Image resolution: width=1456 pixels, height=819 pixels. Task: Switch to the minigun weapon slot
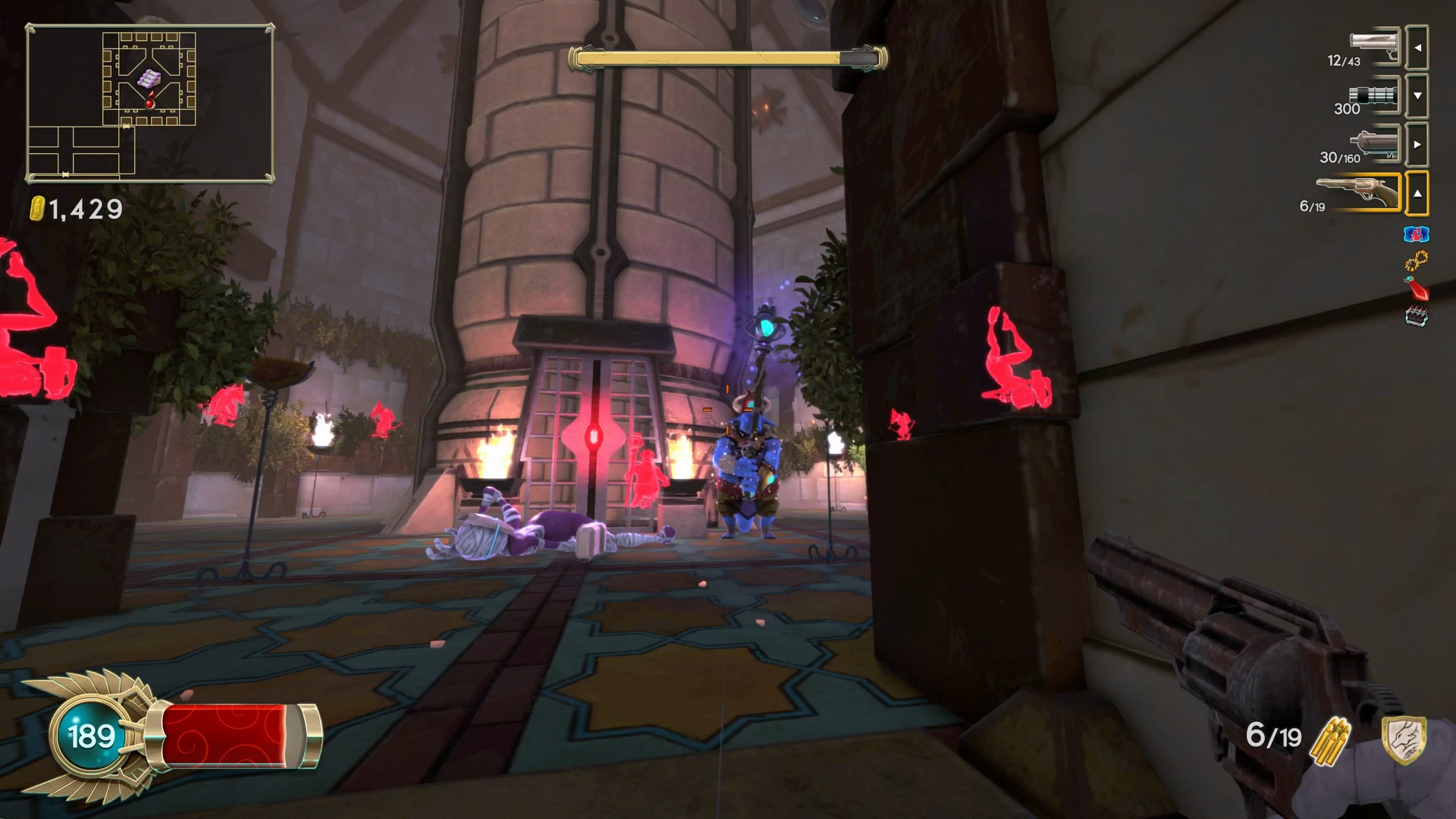tap(1374, 96)
